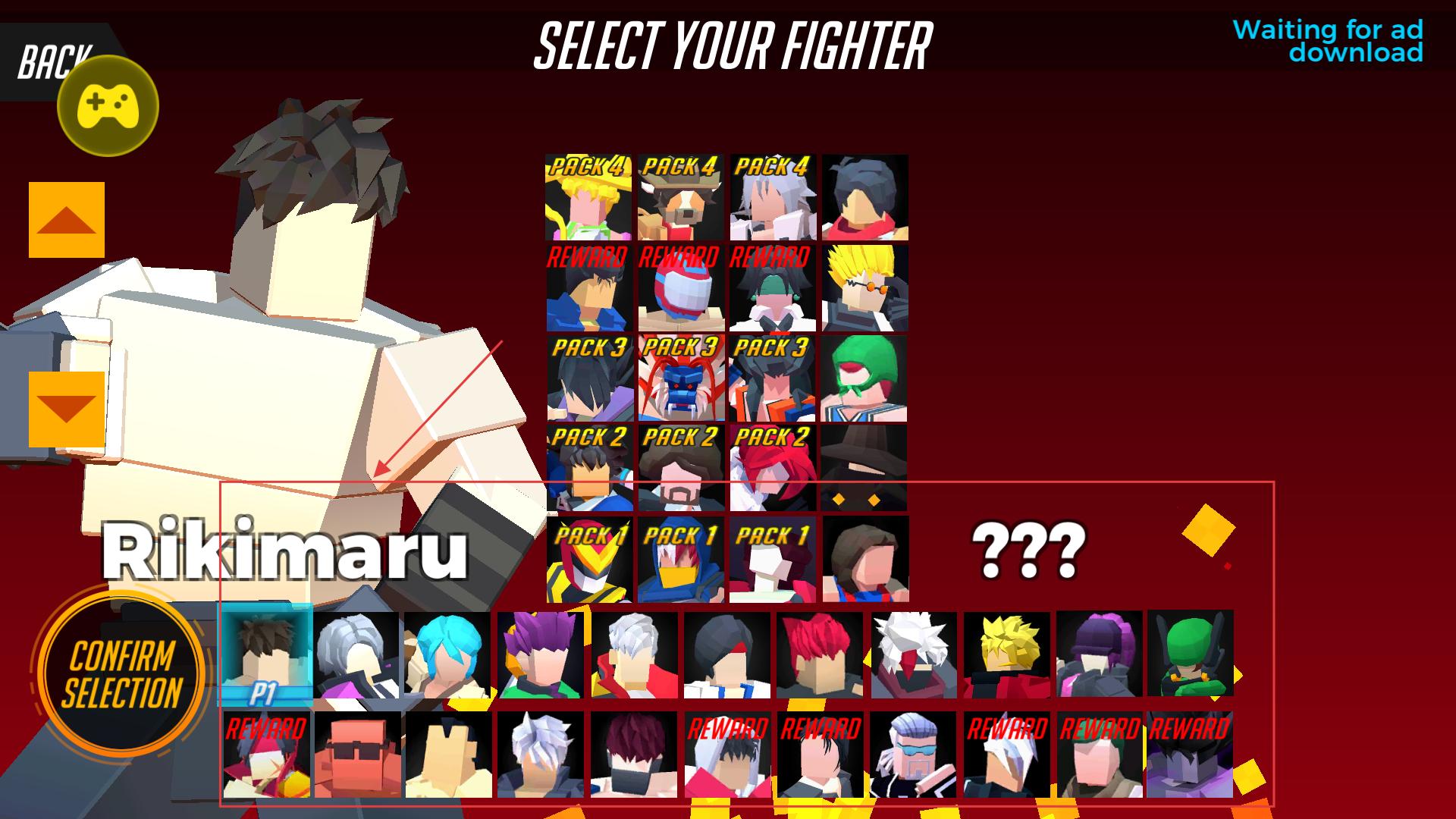This screenshot has height=819, width=1456.
Task: Select the bearded Pack 2 fighter
Action: click(x=681, y=467)
